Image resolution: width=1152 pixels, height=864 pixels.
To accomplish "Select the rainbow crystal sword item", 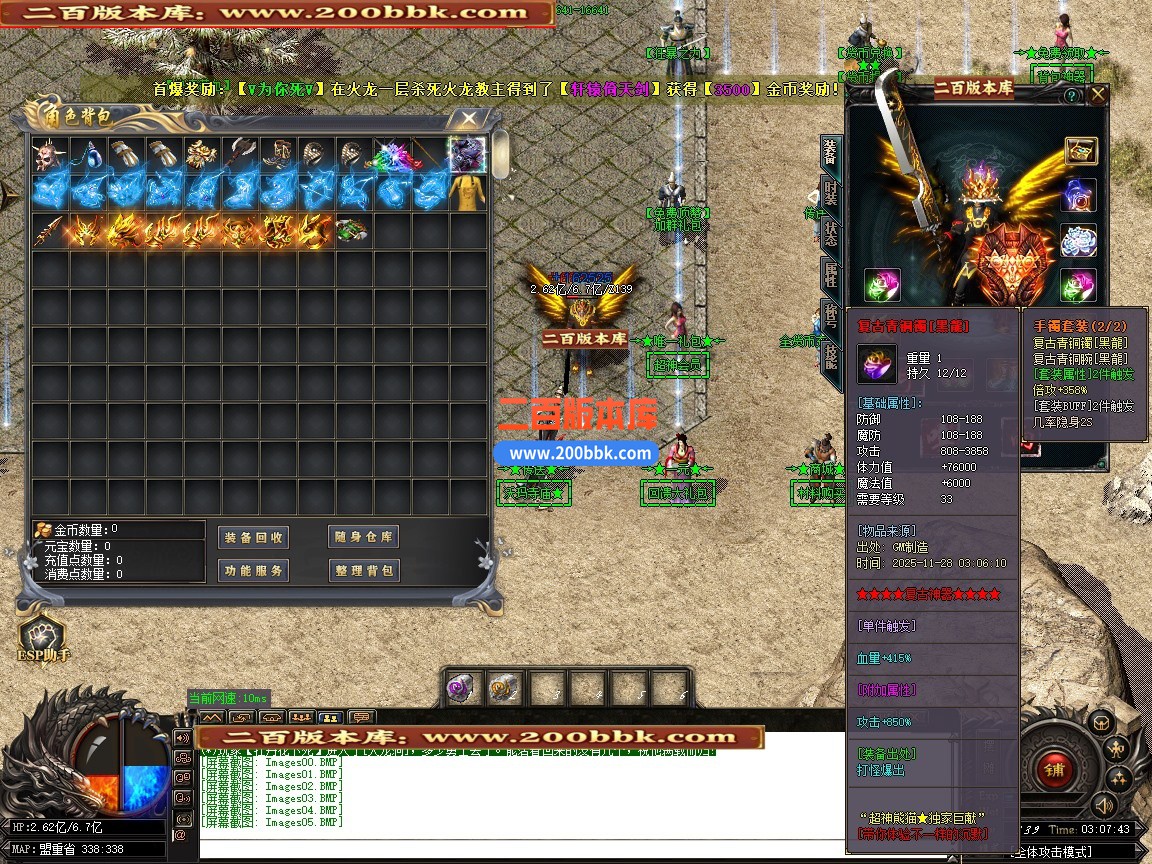I will (x=391, y=155).
